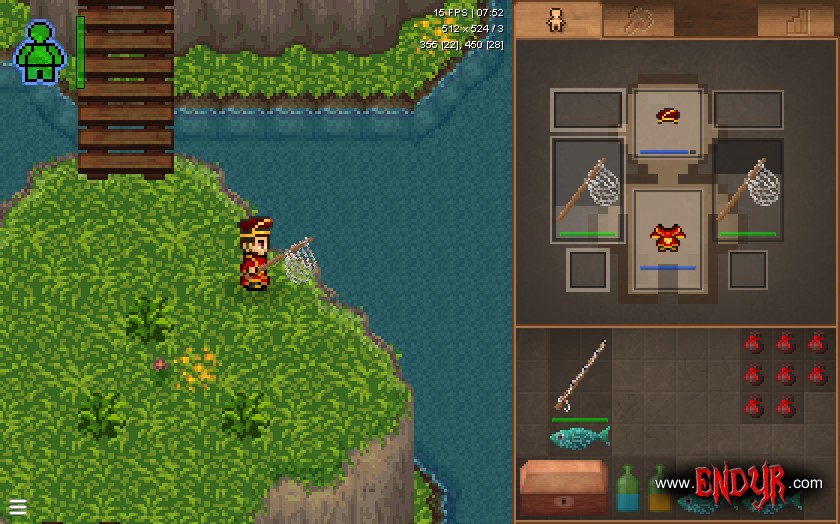The width and height of the screenshot is (840, 524).
Task: Open the hamburger menu button
Action: point(18,506)
